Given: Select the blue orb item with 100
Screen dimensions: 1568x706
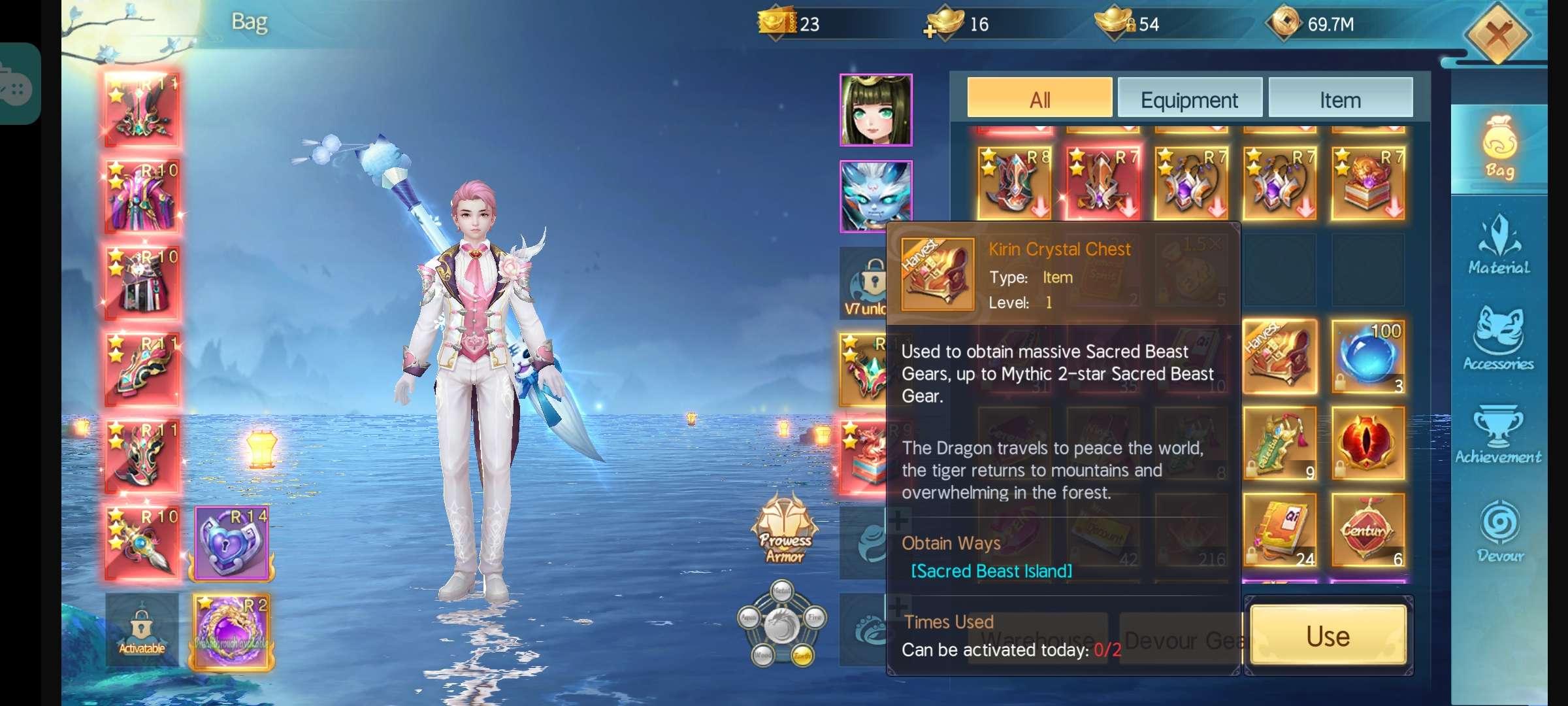Looking at the screenshot, I should tap(1368, 357).
